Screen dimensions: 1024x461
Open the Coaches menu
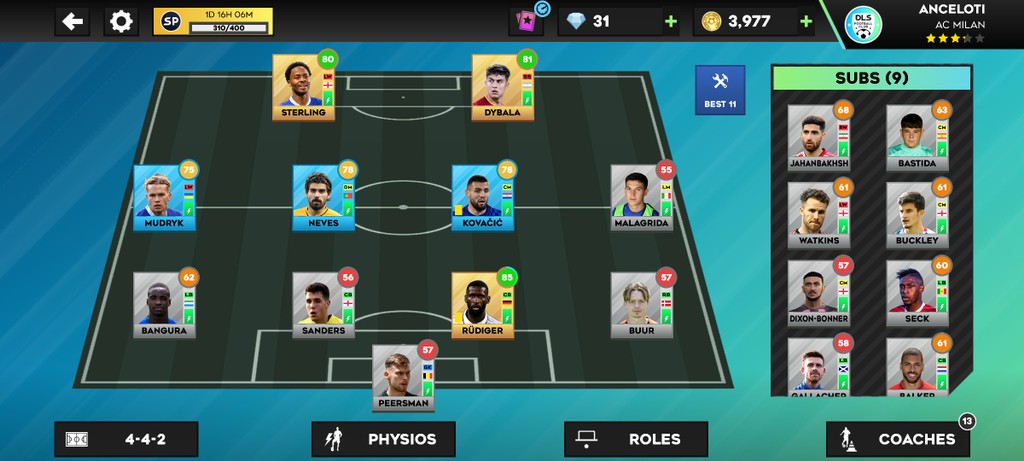[898, 439]
